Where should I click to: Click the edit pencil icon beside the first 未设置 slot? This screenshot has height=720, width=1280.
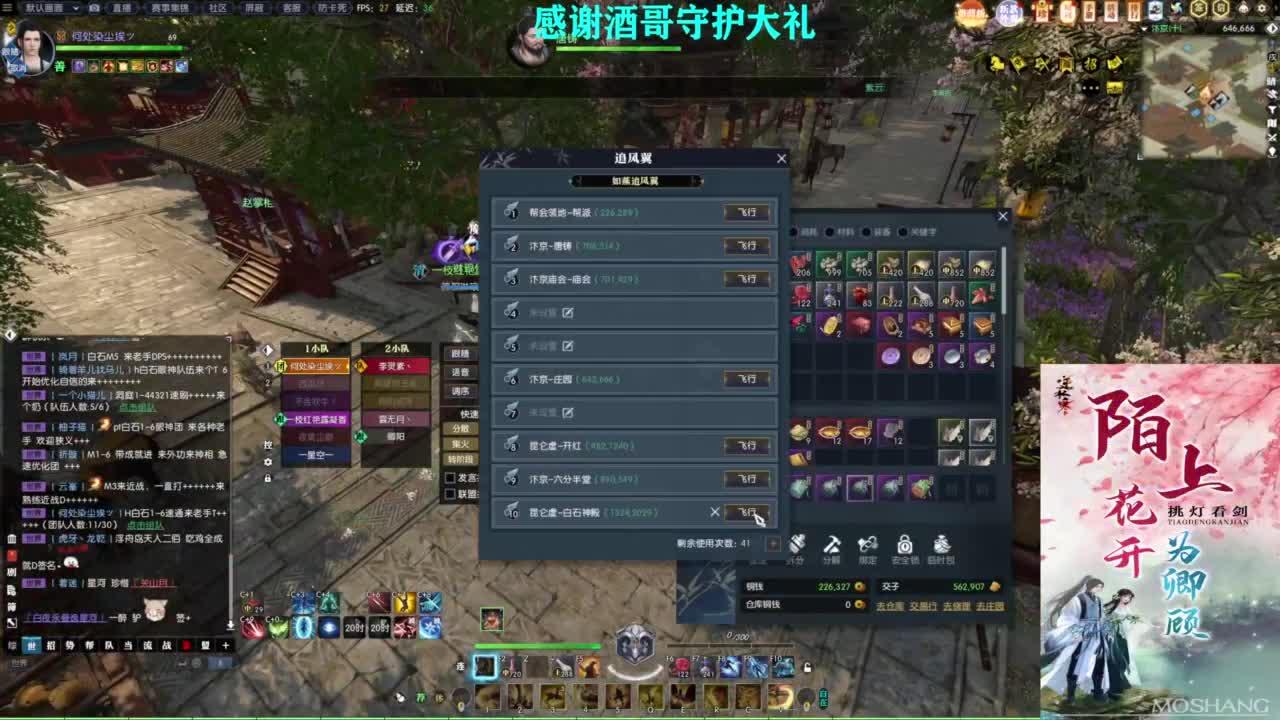[568, 313]
